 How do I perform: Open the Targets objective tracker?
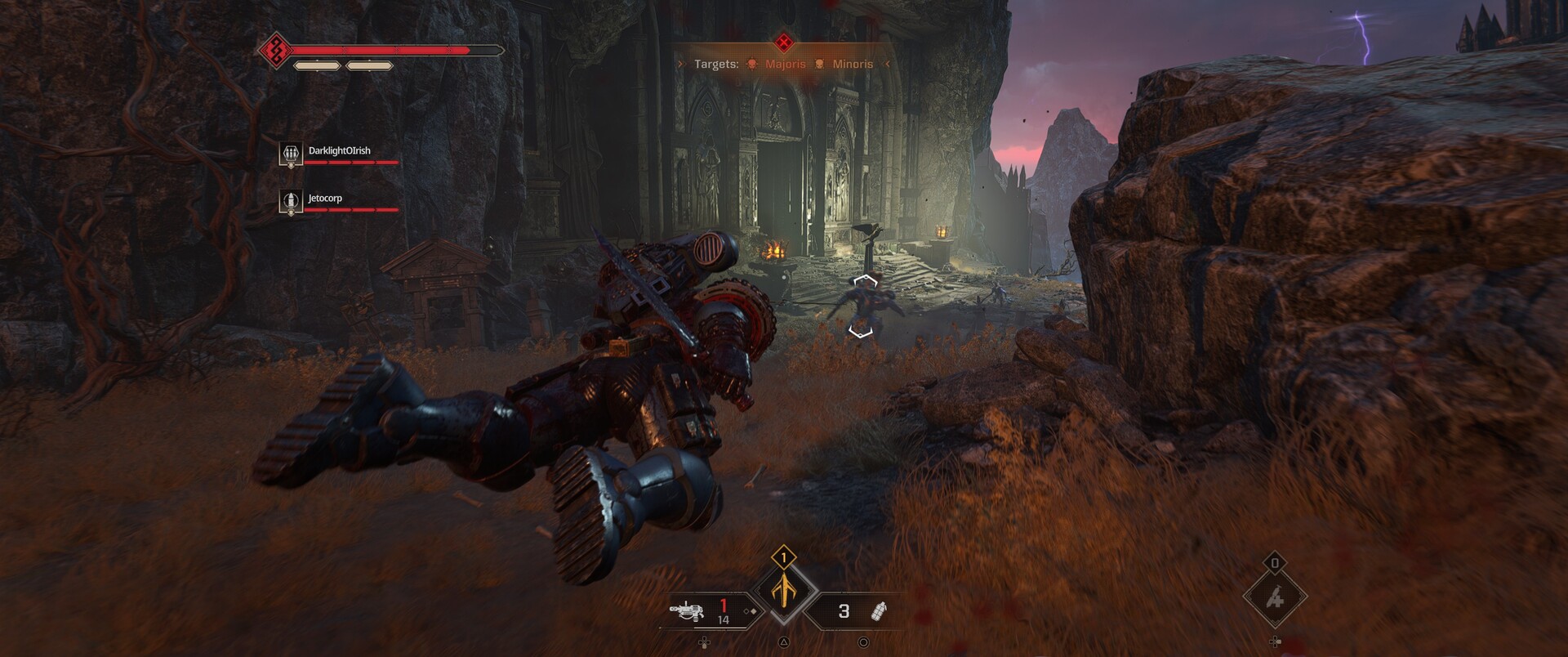[782, 64]
